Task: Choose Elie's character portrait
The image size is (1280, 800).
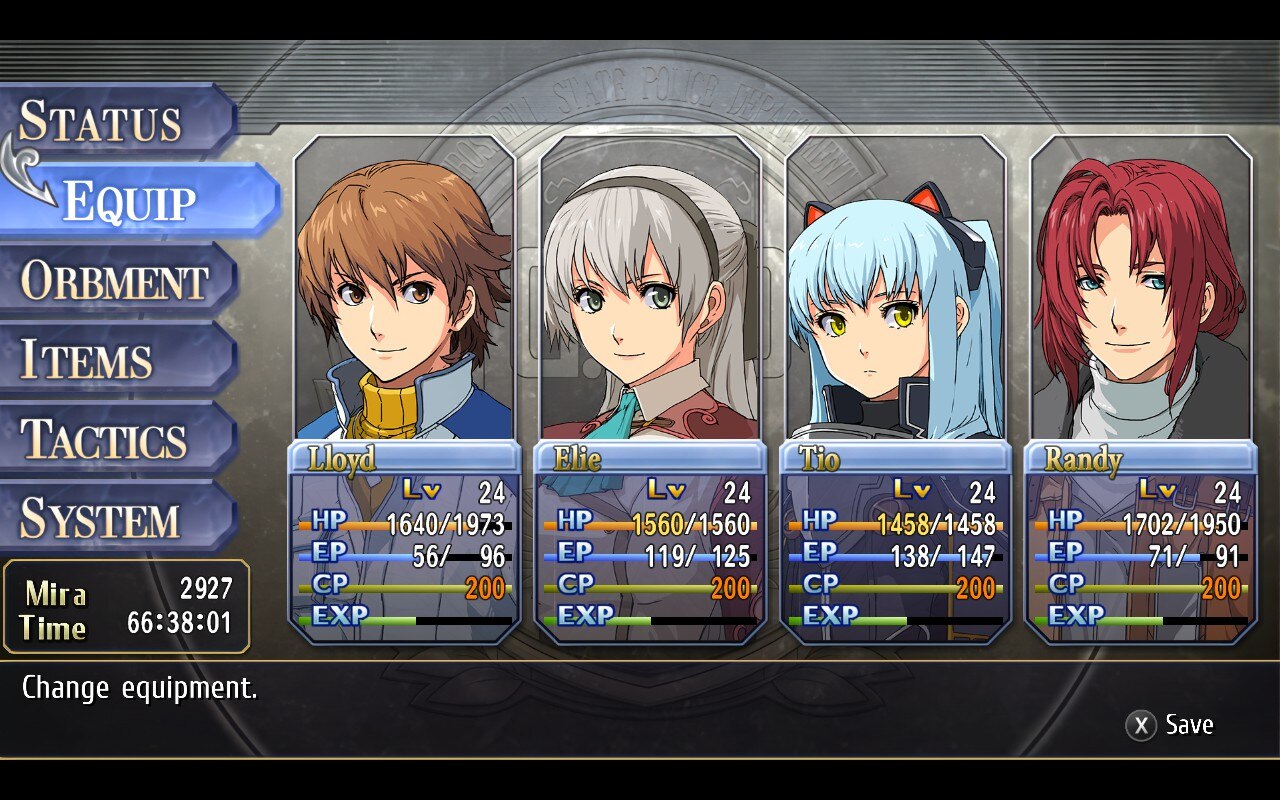Action: coord(650,300)
